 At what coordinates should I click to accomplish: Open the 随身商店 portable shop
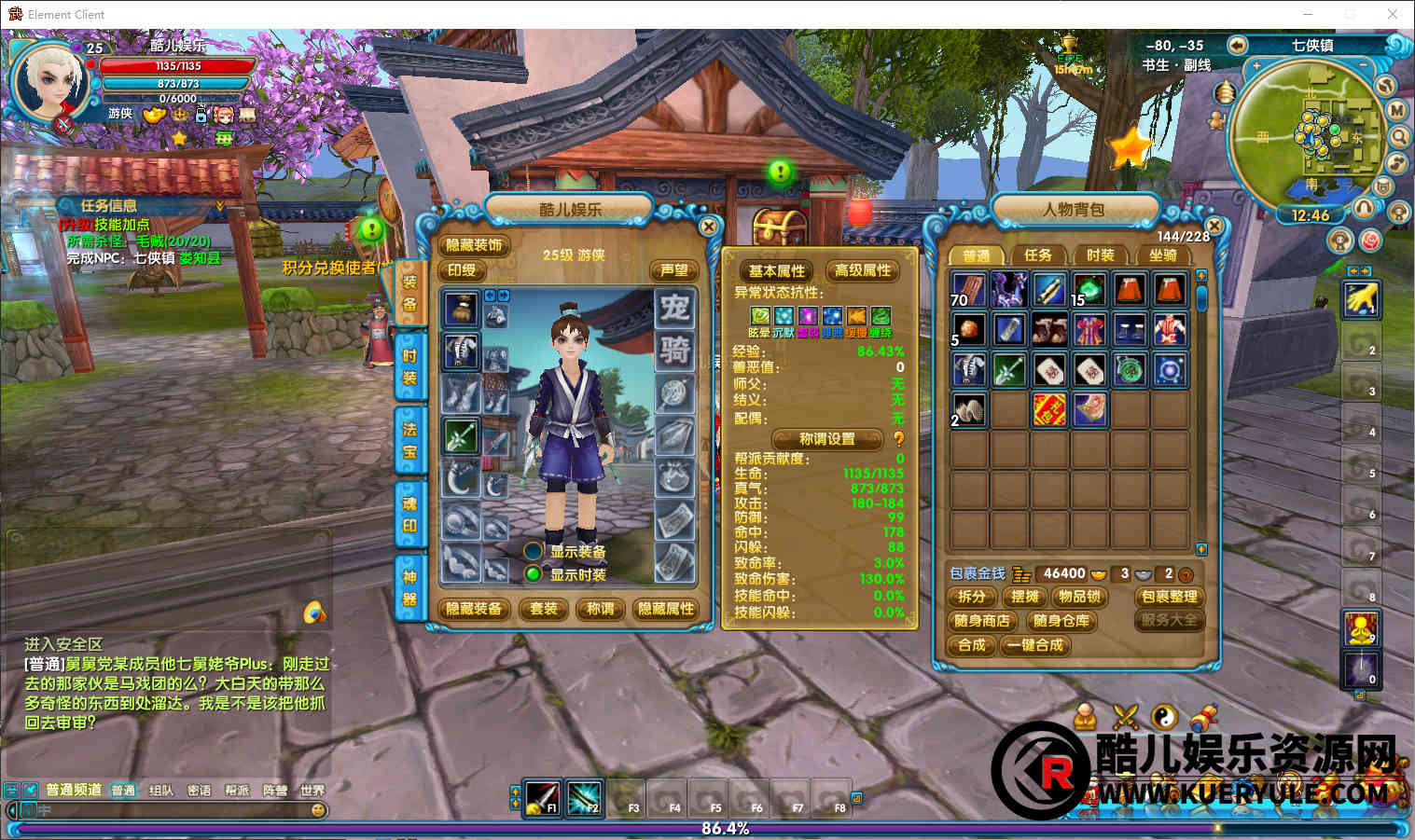tap(981, 621)
